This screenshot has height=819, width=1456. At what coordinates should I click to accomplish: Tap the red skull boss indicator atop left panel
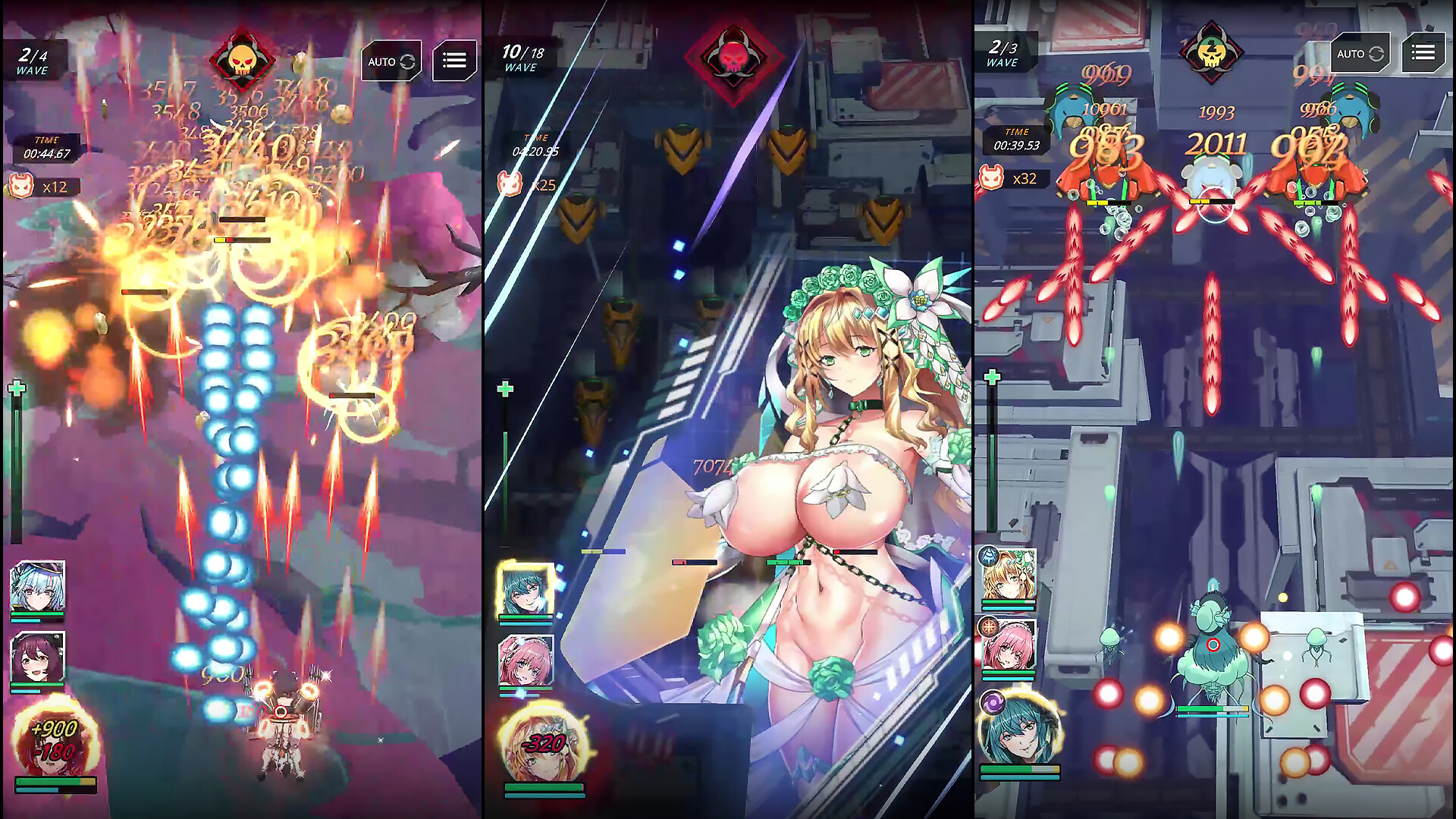click(243, 62)
